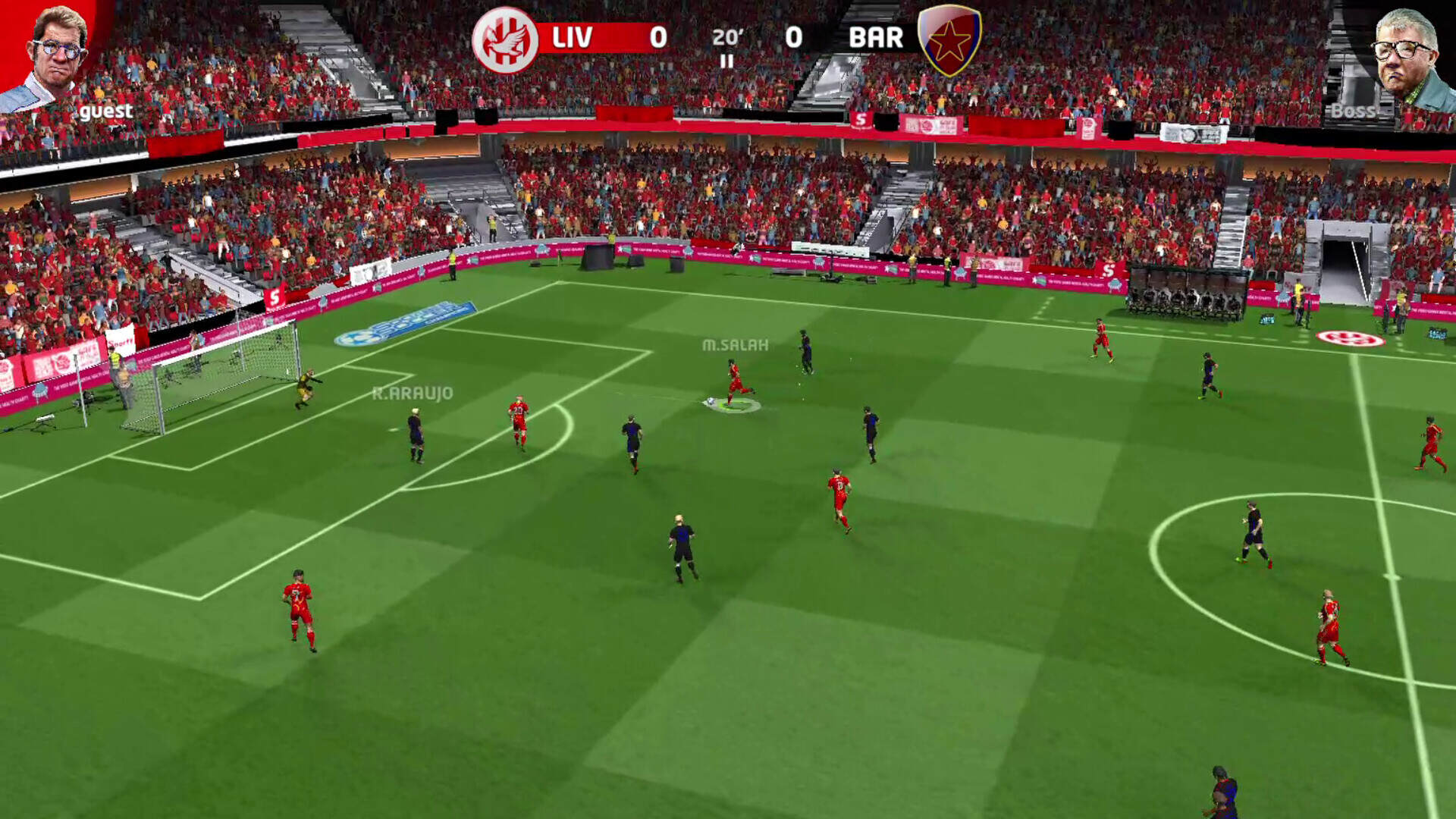The width and height of the screenshot is (1456, 819).
Task: Select the BAR score of 0
Action: coord(792,36)
